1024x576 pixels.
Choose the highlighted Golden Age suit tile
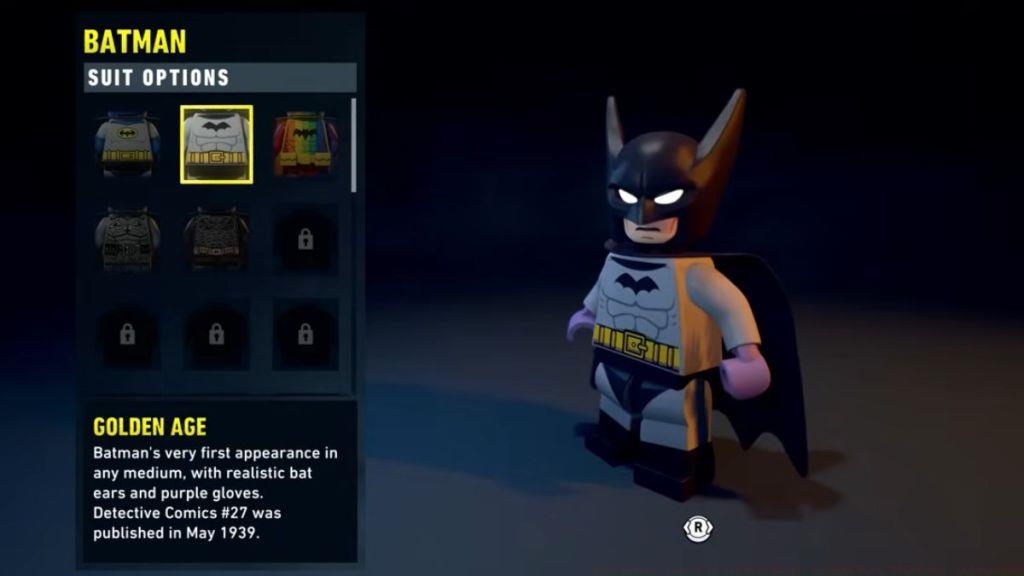[216, 144]
